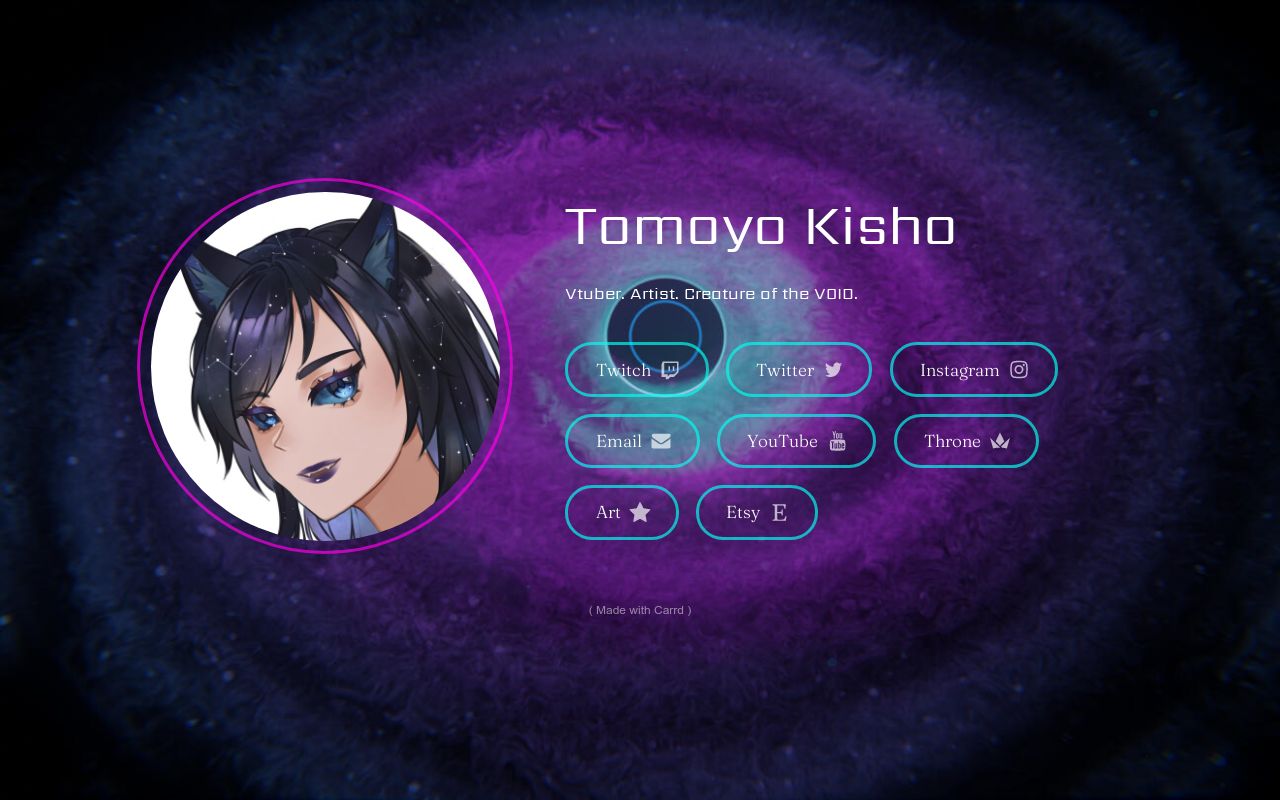This screenshot has height=800, width=1280.
Task: Click the Tomoyo Kisho heading text
Action: pos(761,227)
